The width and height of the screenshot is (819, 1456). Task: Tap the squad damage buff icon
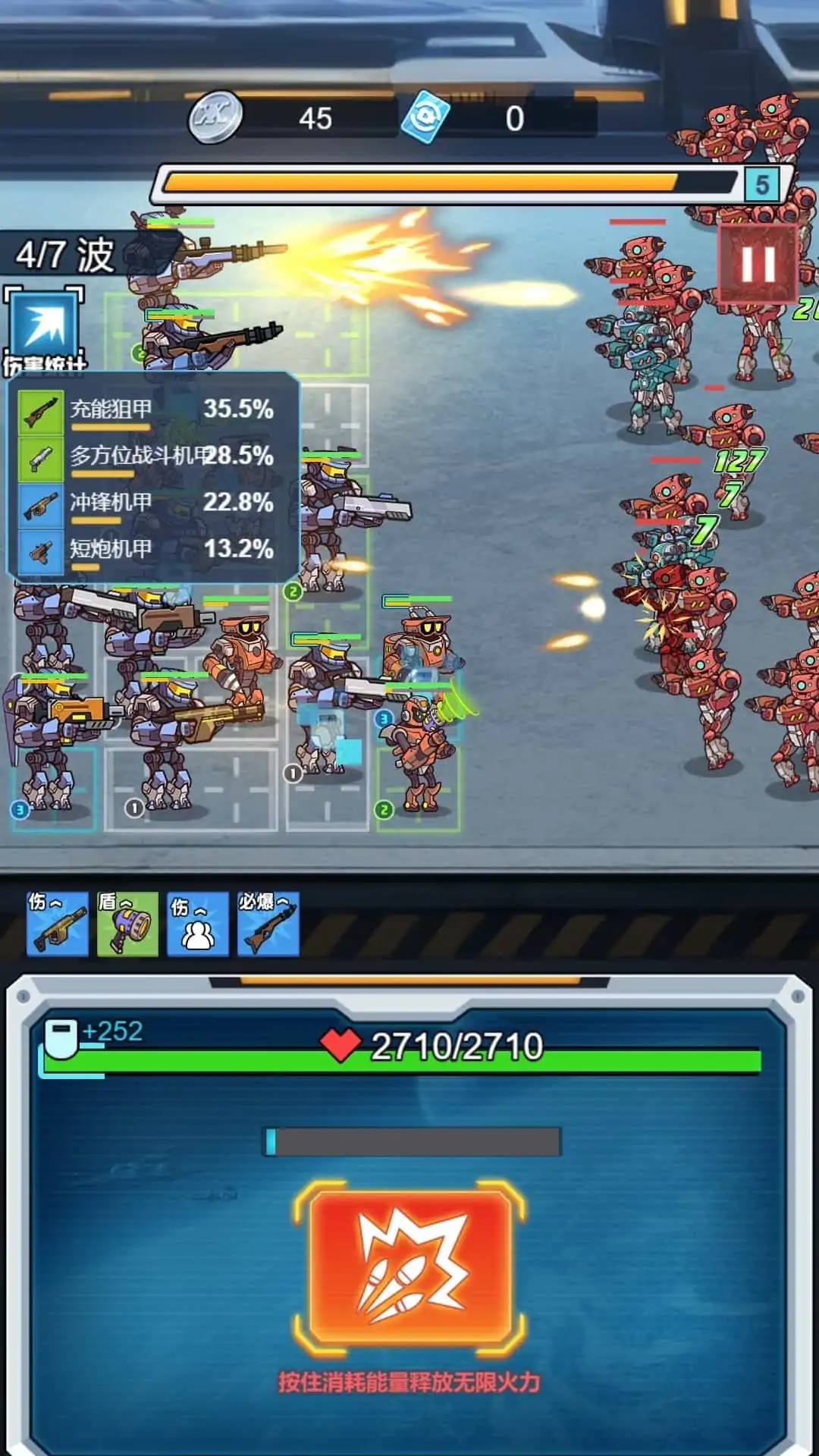197,924
